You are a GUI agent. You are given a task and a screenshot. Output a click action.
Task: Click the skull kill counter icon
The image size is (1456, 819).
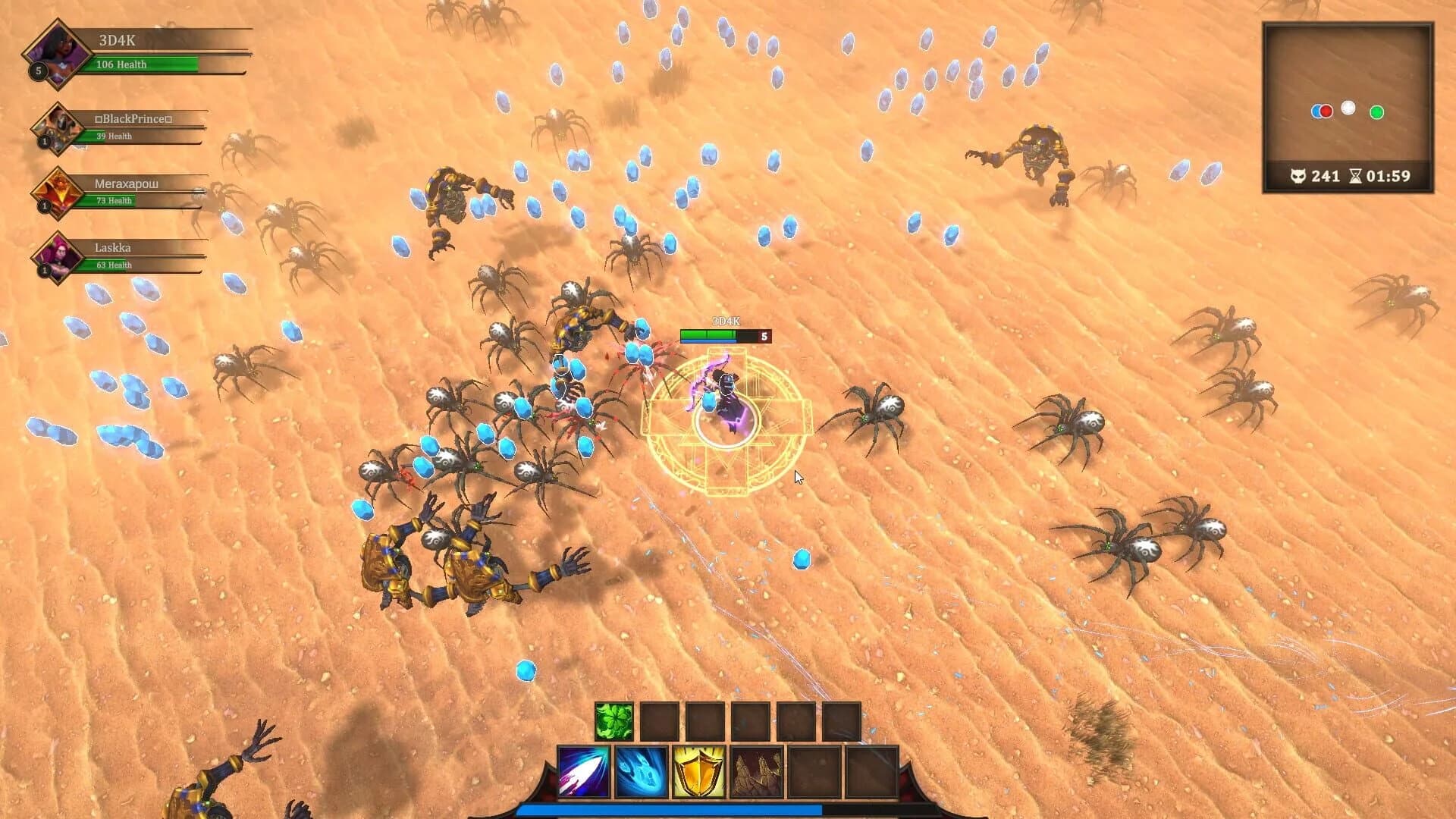[1298, 177]
